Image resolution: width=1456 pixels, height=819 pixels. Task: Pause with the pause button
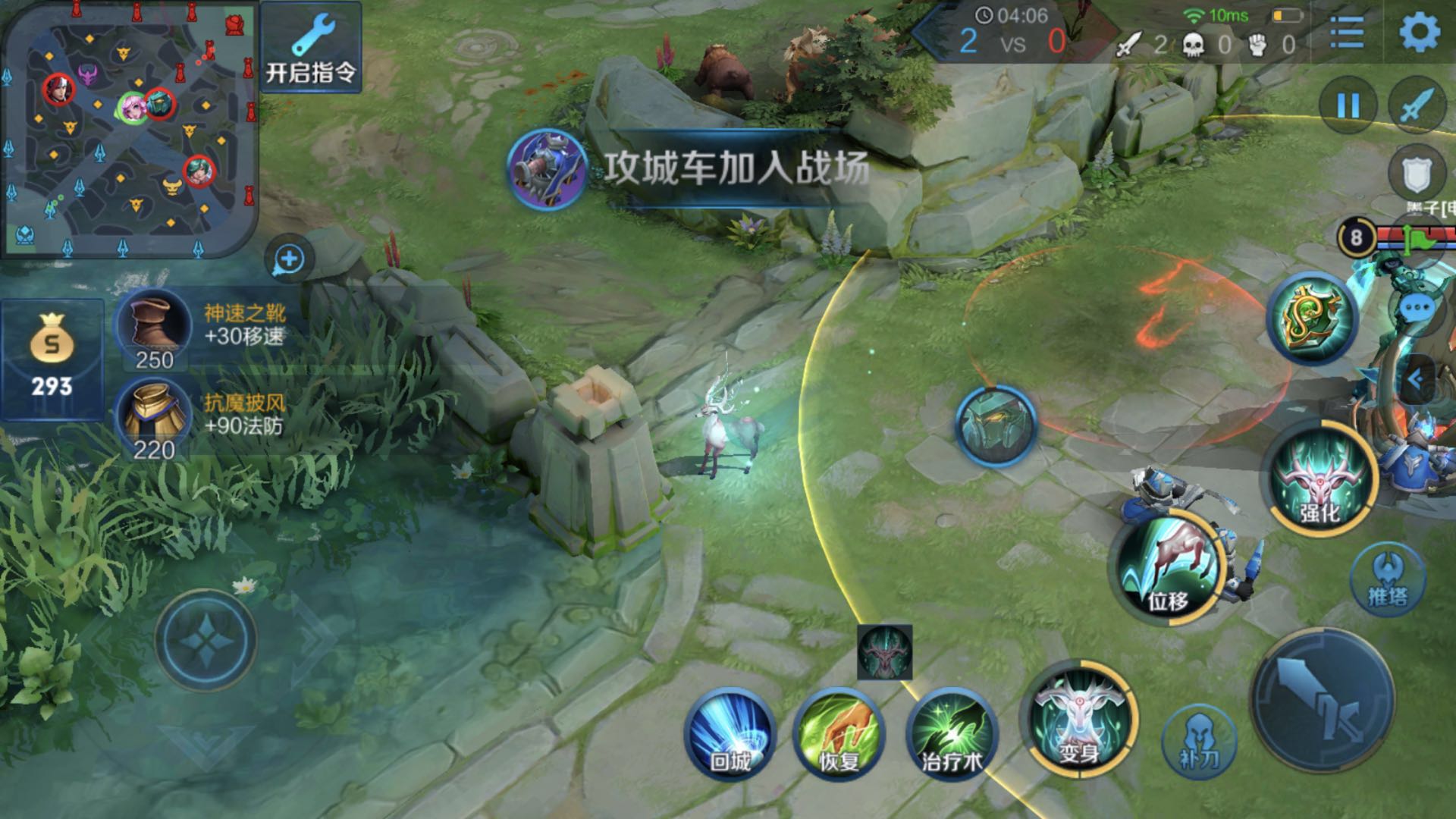1348,105
